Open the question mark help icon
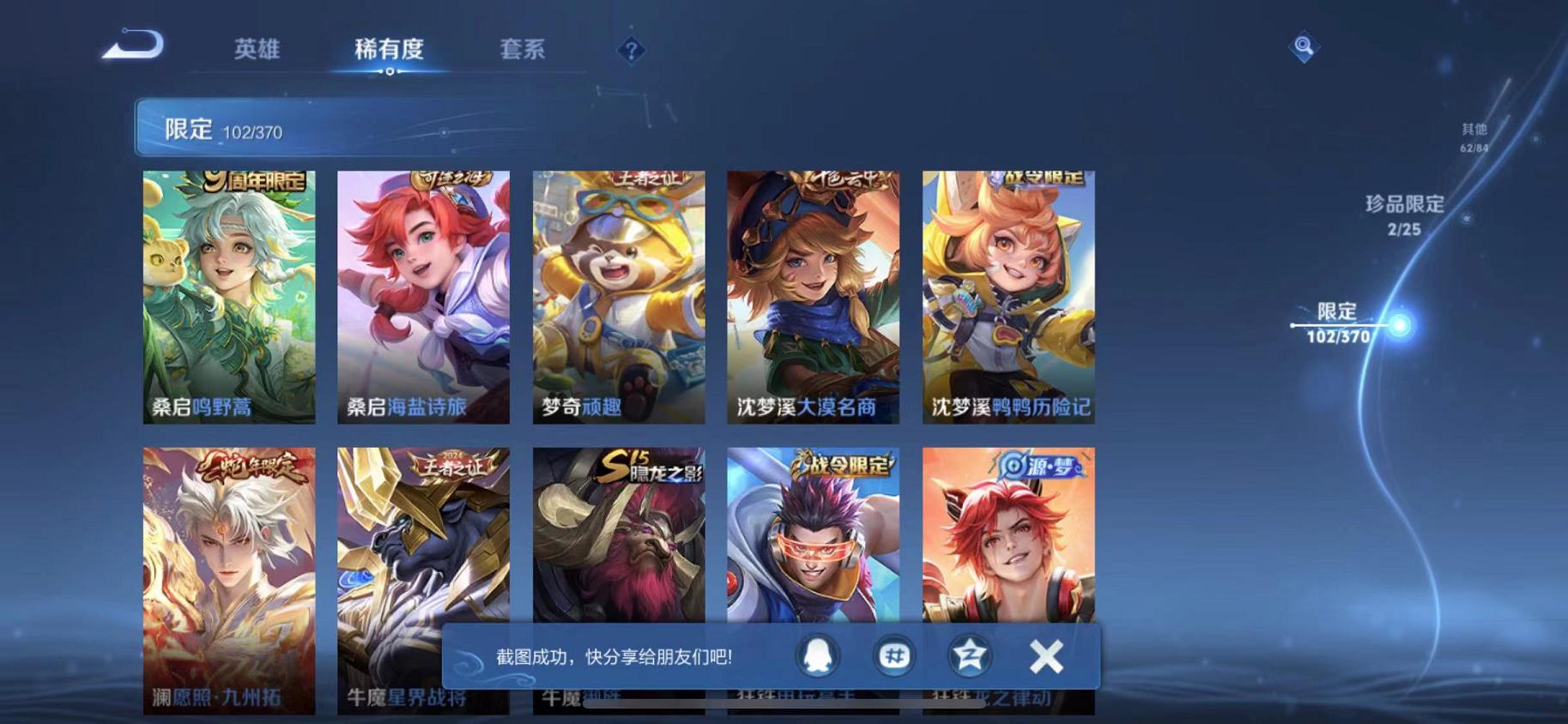The width and height of the screenshot is (1568, 724). click(x=629, y=51)
